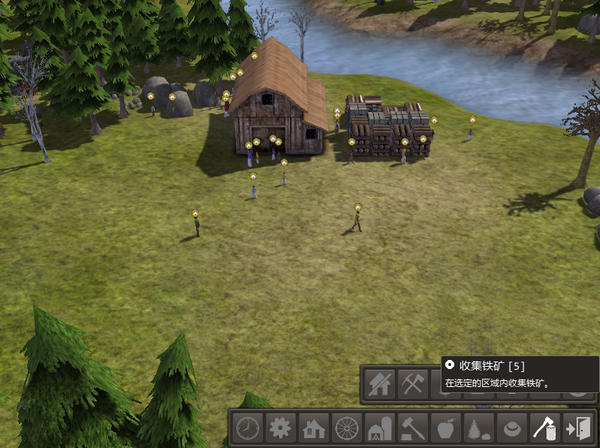Open the wagon wheel roads category
Screen dimensions: 600x448
point(346,429)
